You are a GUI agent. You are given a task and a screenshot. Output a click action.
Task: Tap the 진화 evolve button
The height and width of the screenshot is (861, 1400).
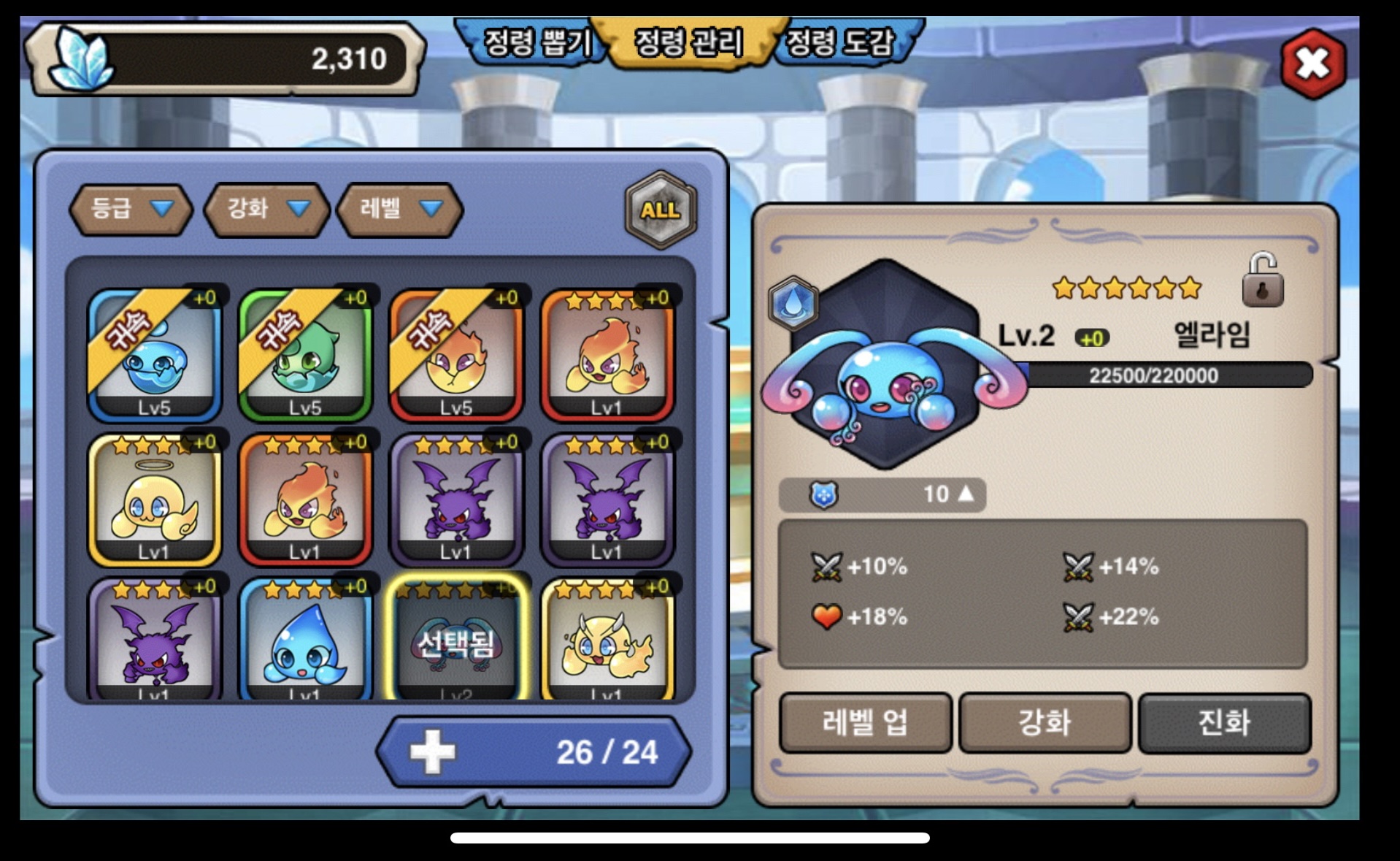[1224, 723]
